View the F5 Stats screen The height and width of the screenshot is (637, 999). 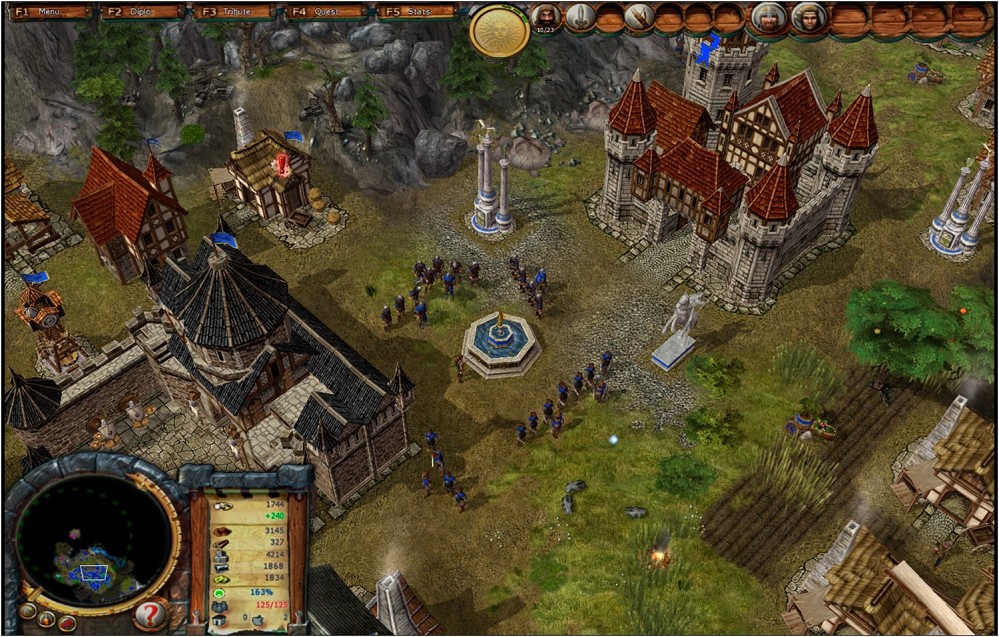pyautogui.click(x=416, y=13)
